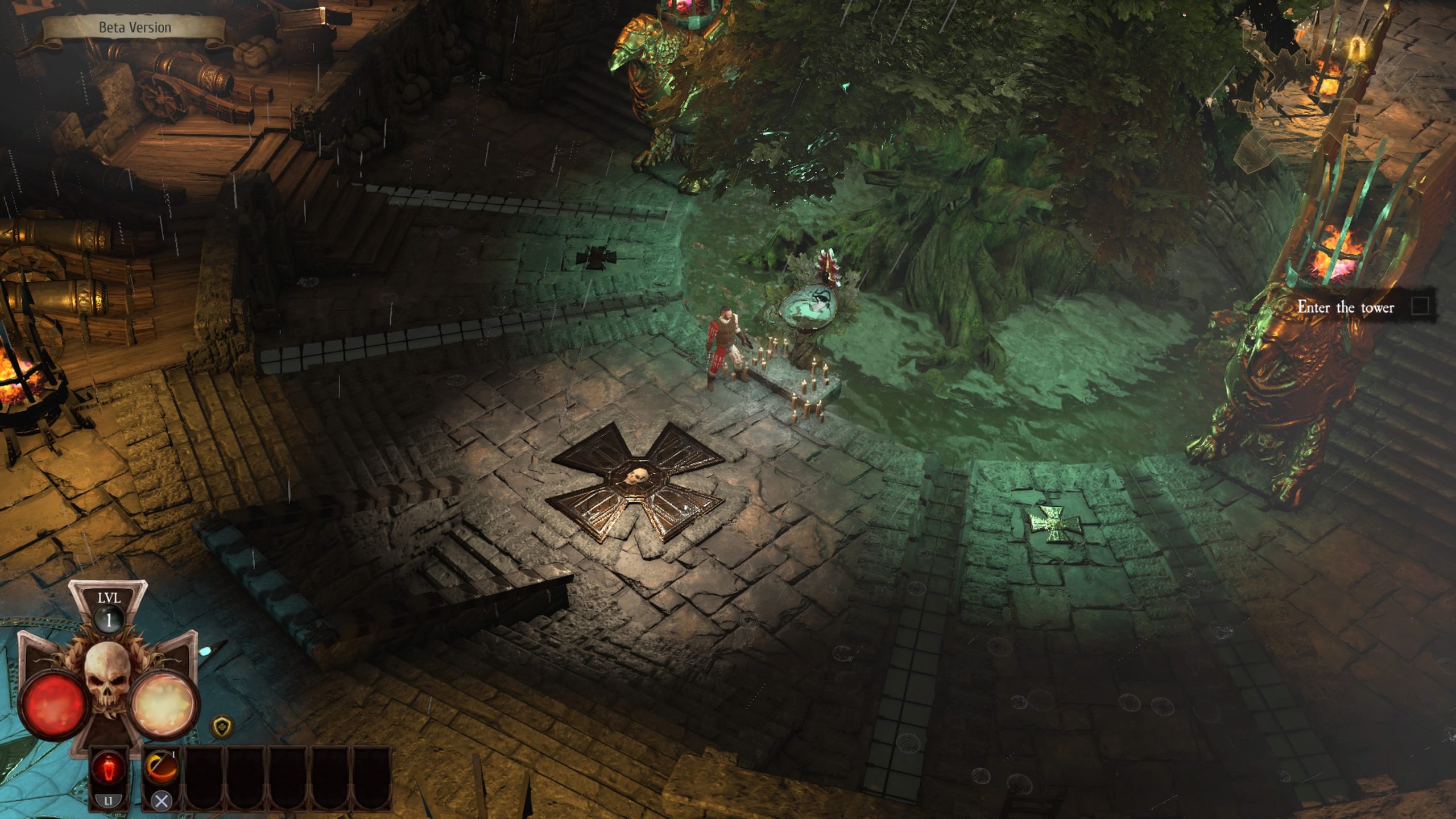Click the Beta Version banner

tap(135, 27)
